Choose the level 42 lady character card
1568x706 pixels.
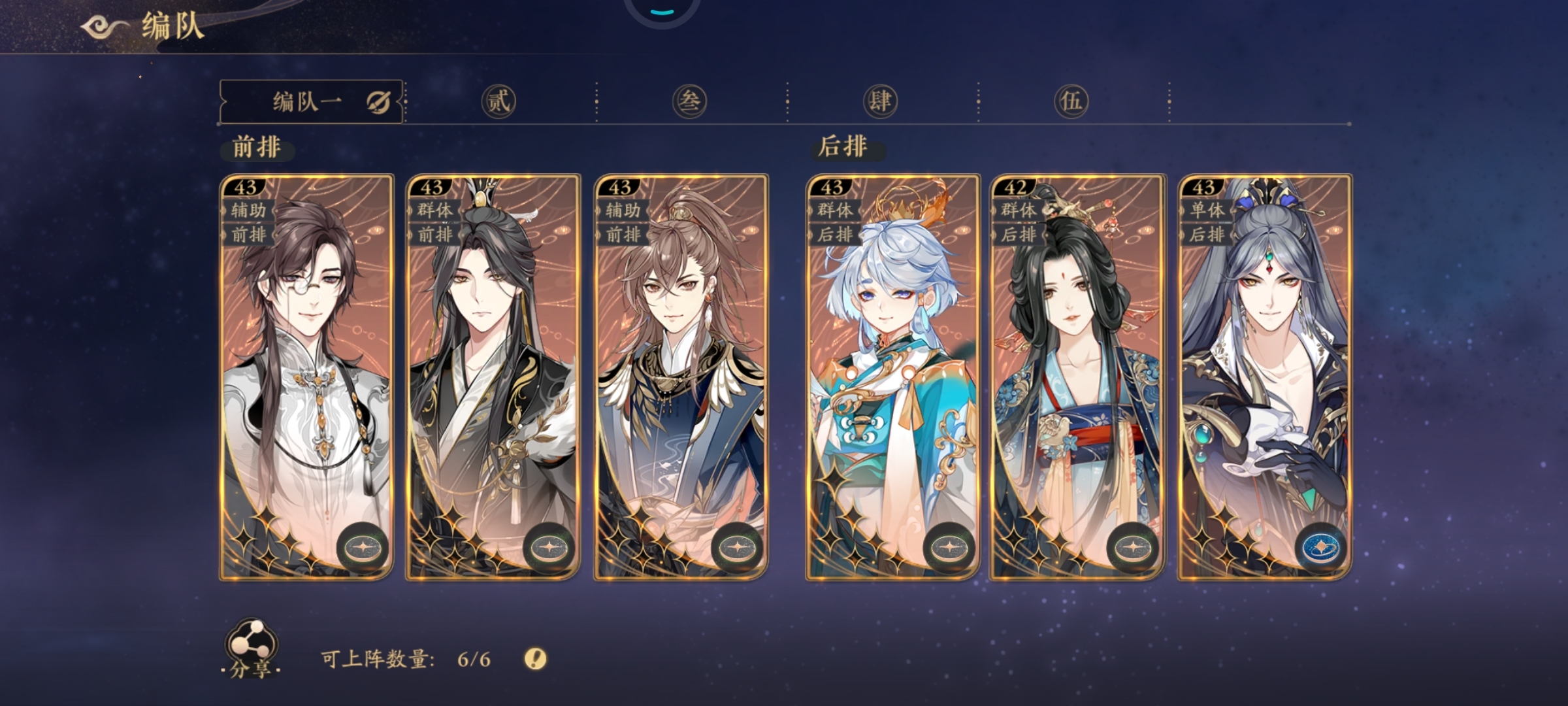pyautogui.click(x=1077, y=366)
